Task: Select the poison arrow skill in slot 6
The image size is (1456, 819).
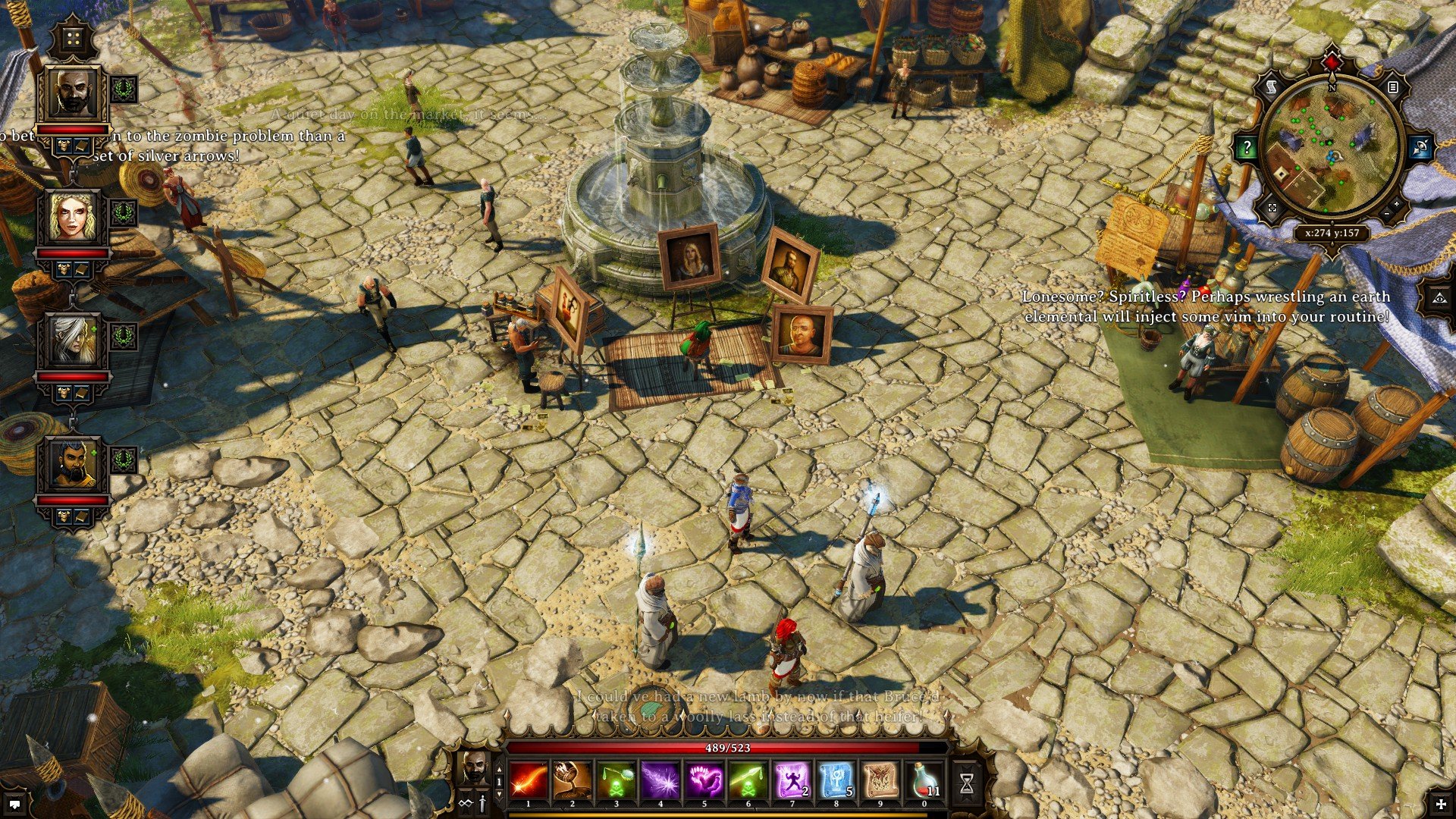Action: coord(748,781)
